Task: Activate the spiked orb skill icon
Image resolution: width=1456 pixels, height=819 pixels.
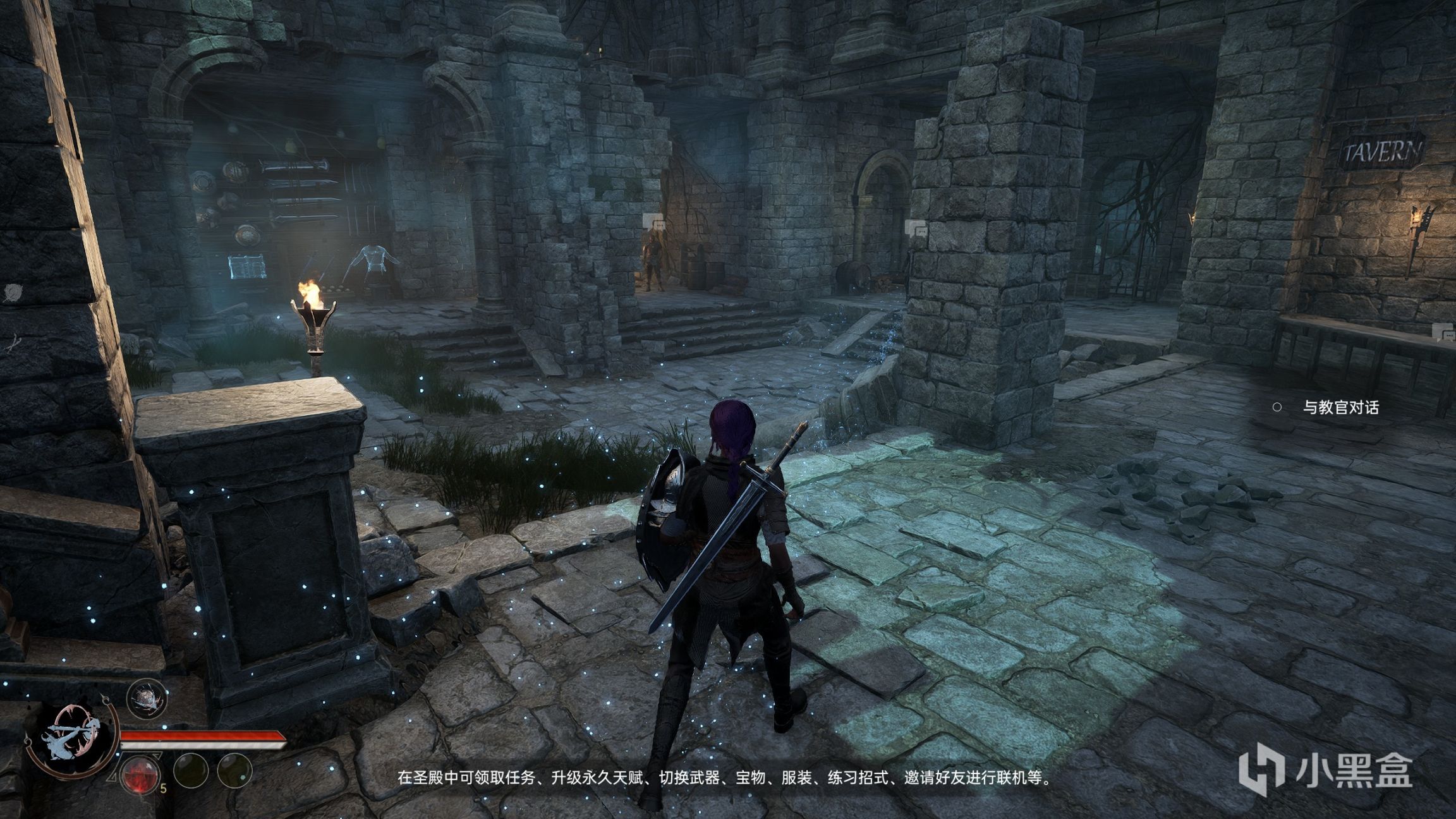Action: (x=147, y=698)
